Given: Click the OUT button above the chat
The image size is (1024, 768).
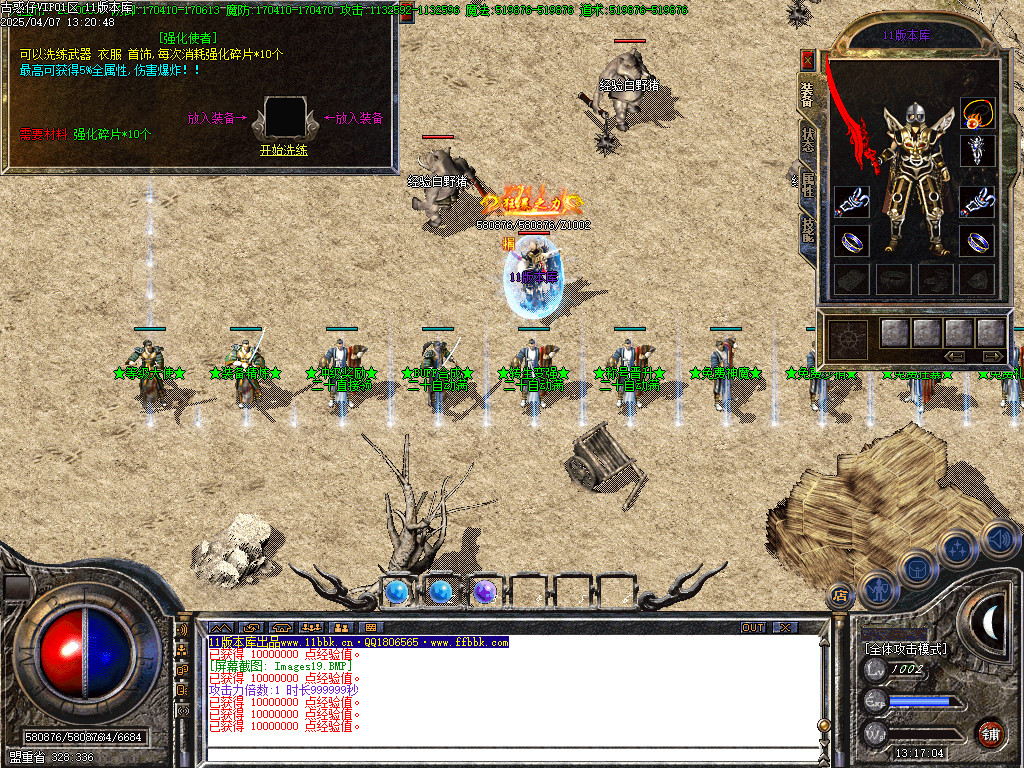Looking at the screenshot, I should click(x=752, y=628).
